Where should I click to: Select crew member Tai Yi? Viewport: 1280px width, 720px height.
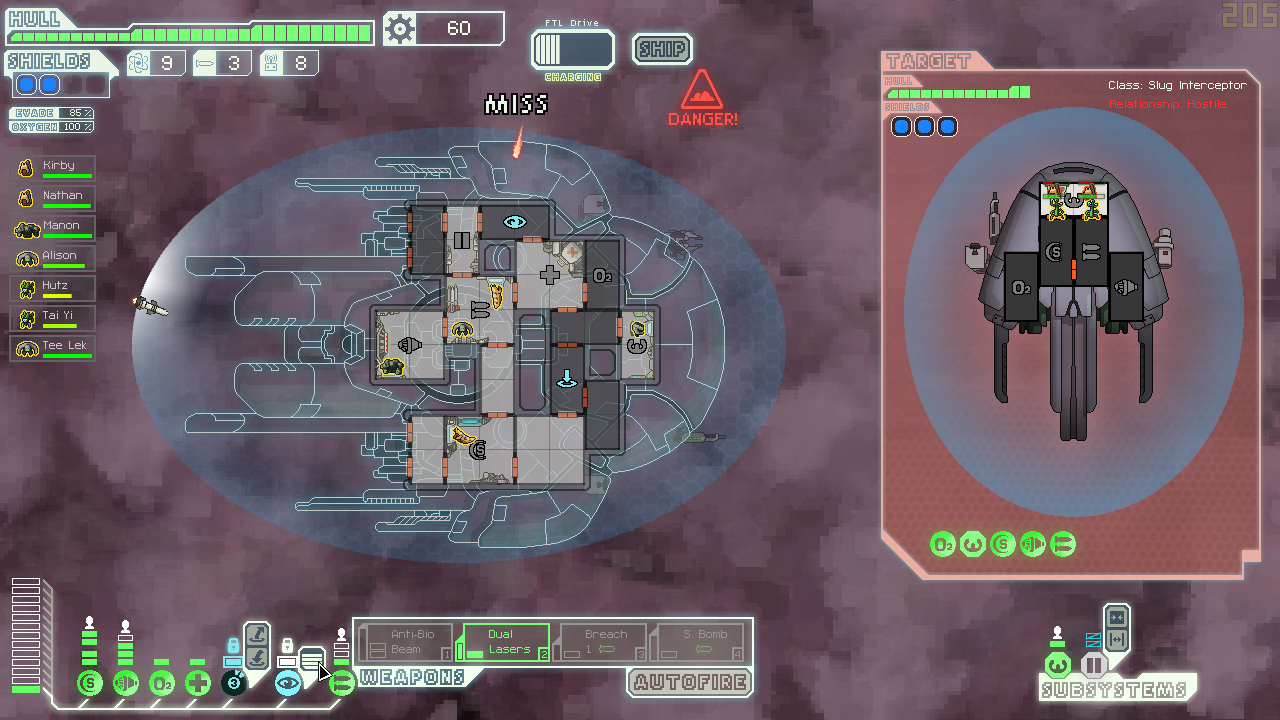[x=55, y=319]
